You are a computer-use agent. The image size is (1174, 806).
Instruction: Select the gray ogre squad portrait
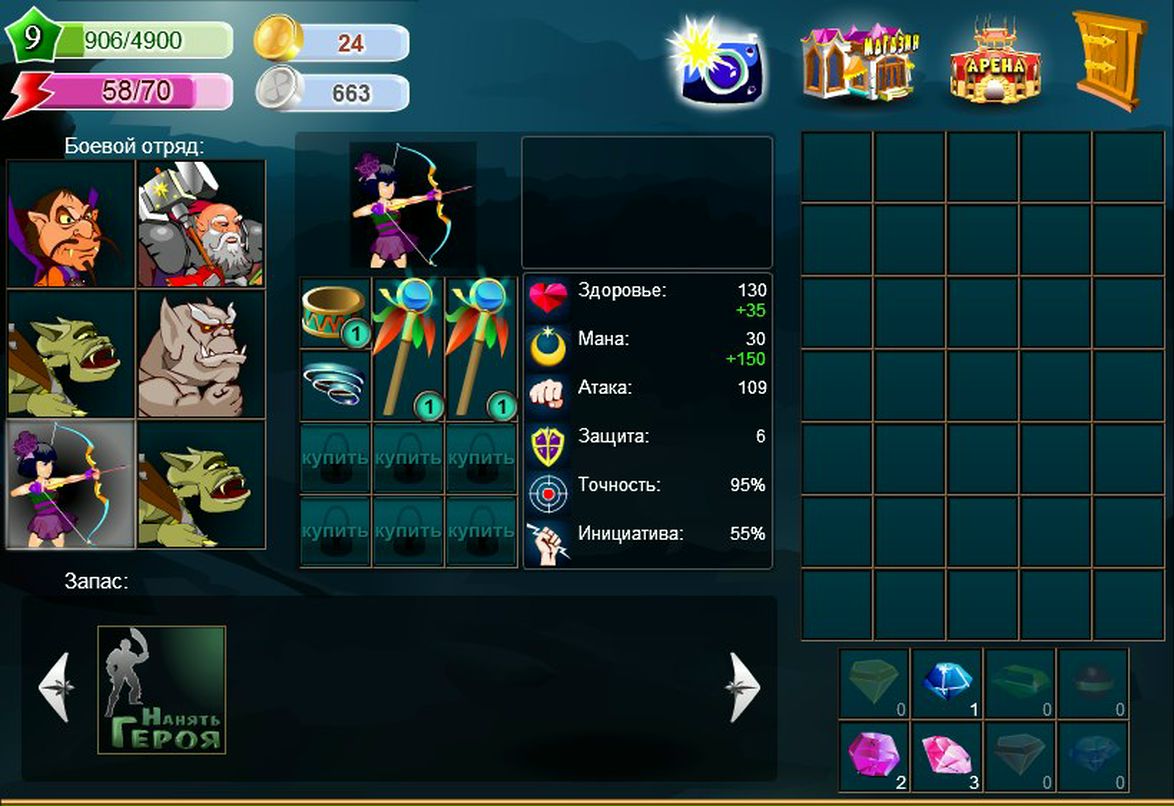pos(201,355)
